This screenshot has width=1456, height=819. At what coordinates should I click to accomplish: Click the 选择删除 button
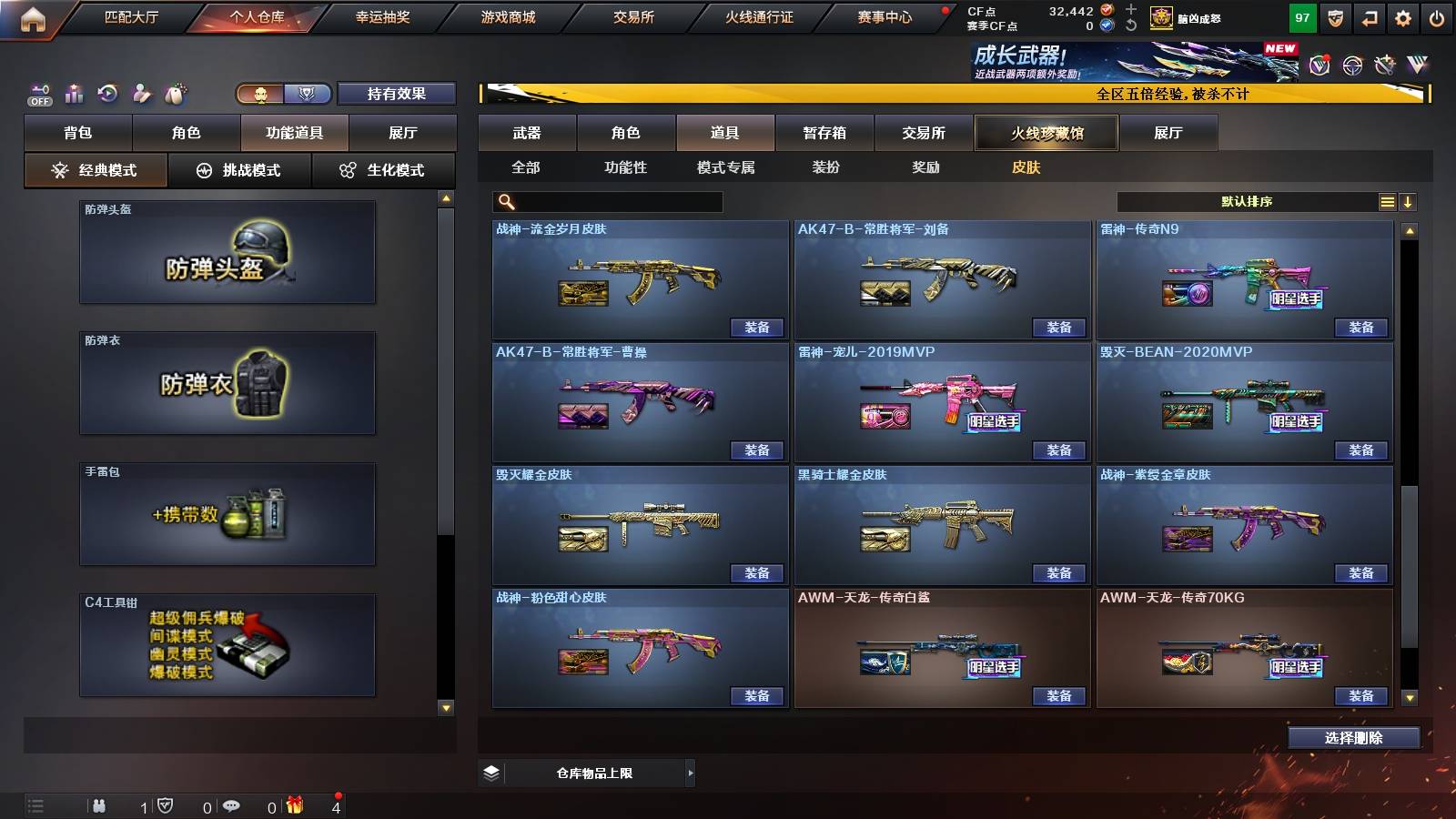pos(1353,737)
